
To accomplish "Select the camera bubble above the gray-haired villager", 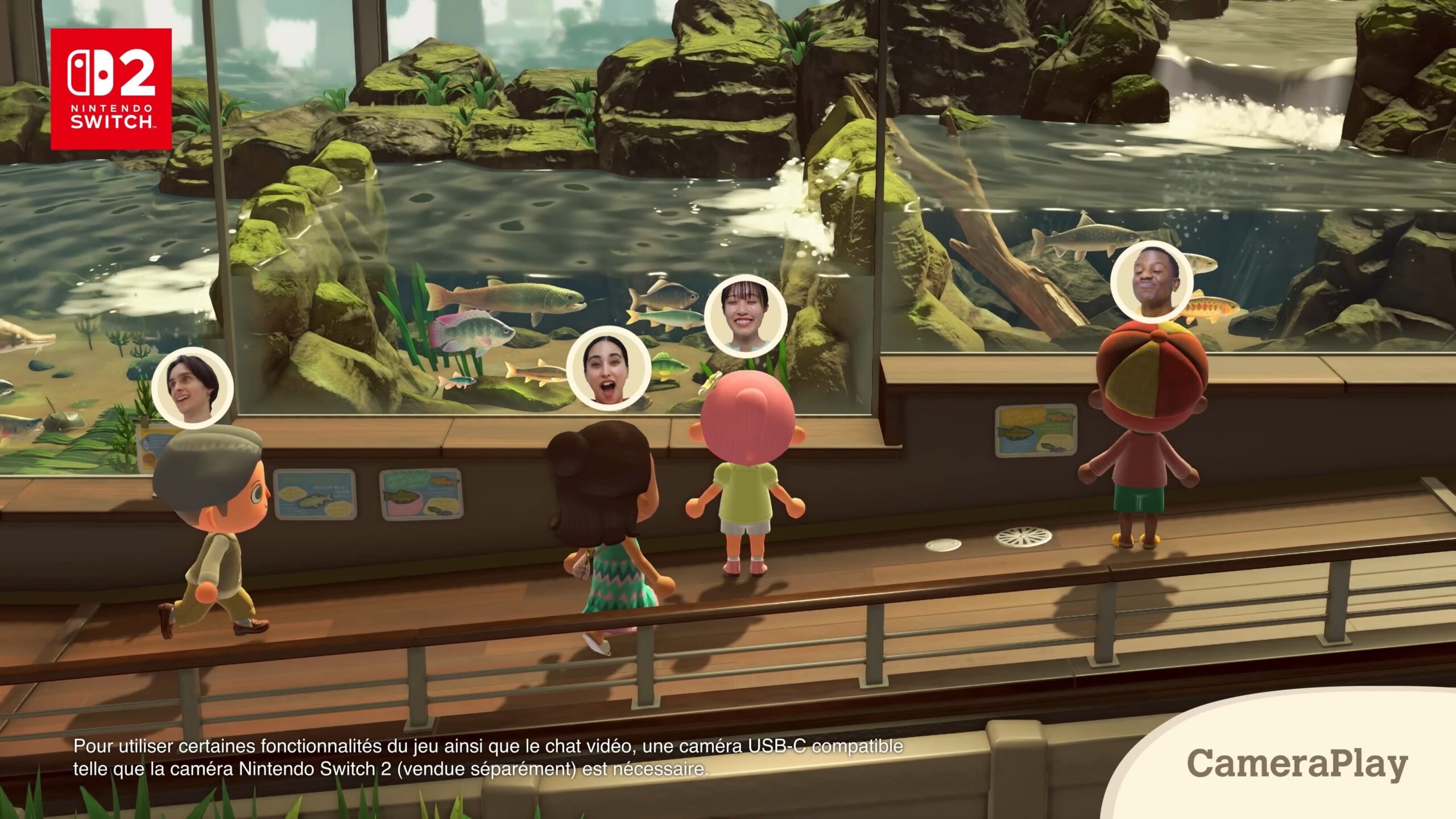I will (193, 388).
